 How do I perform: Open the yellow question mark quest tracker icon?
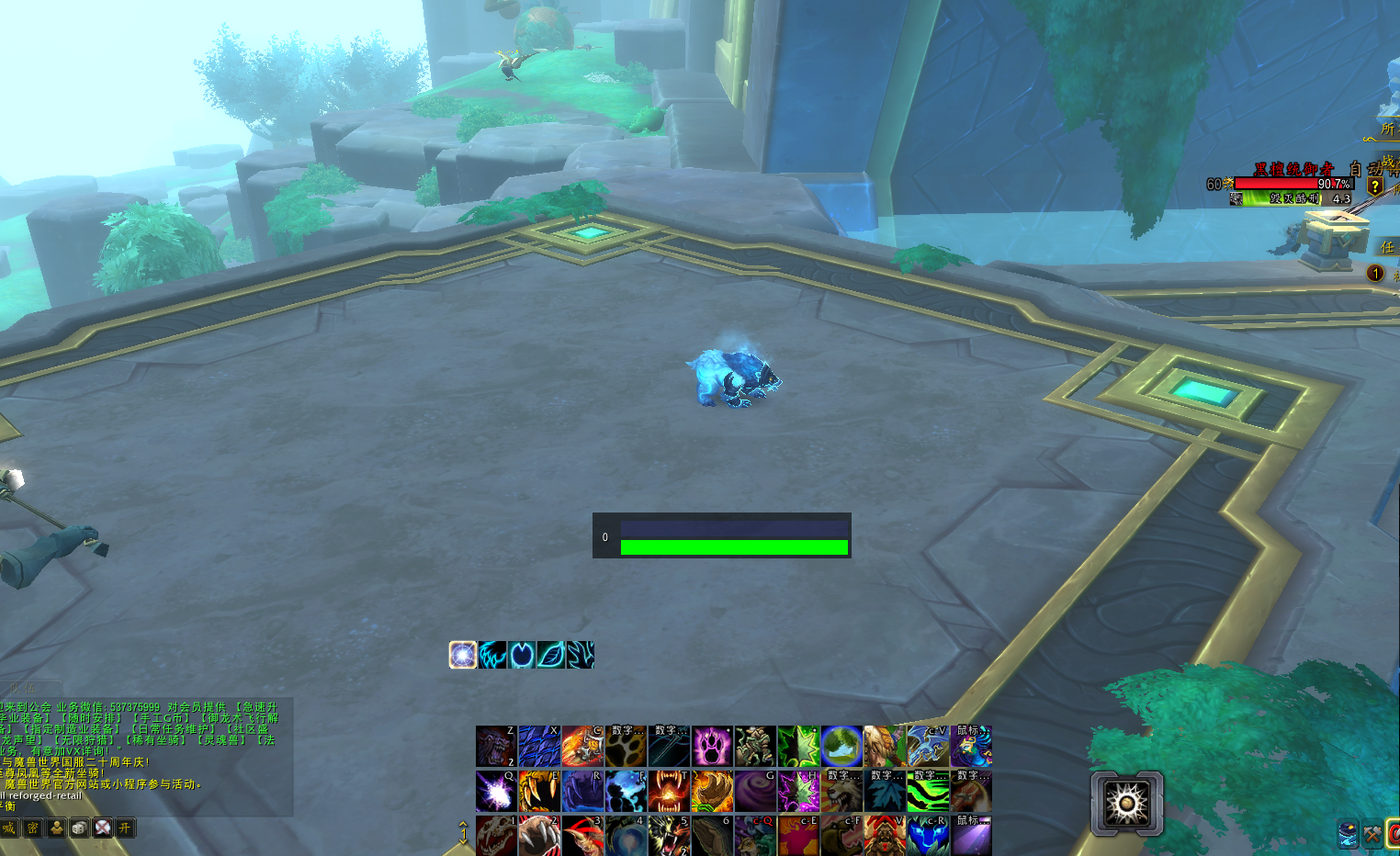(1374, 186)
